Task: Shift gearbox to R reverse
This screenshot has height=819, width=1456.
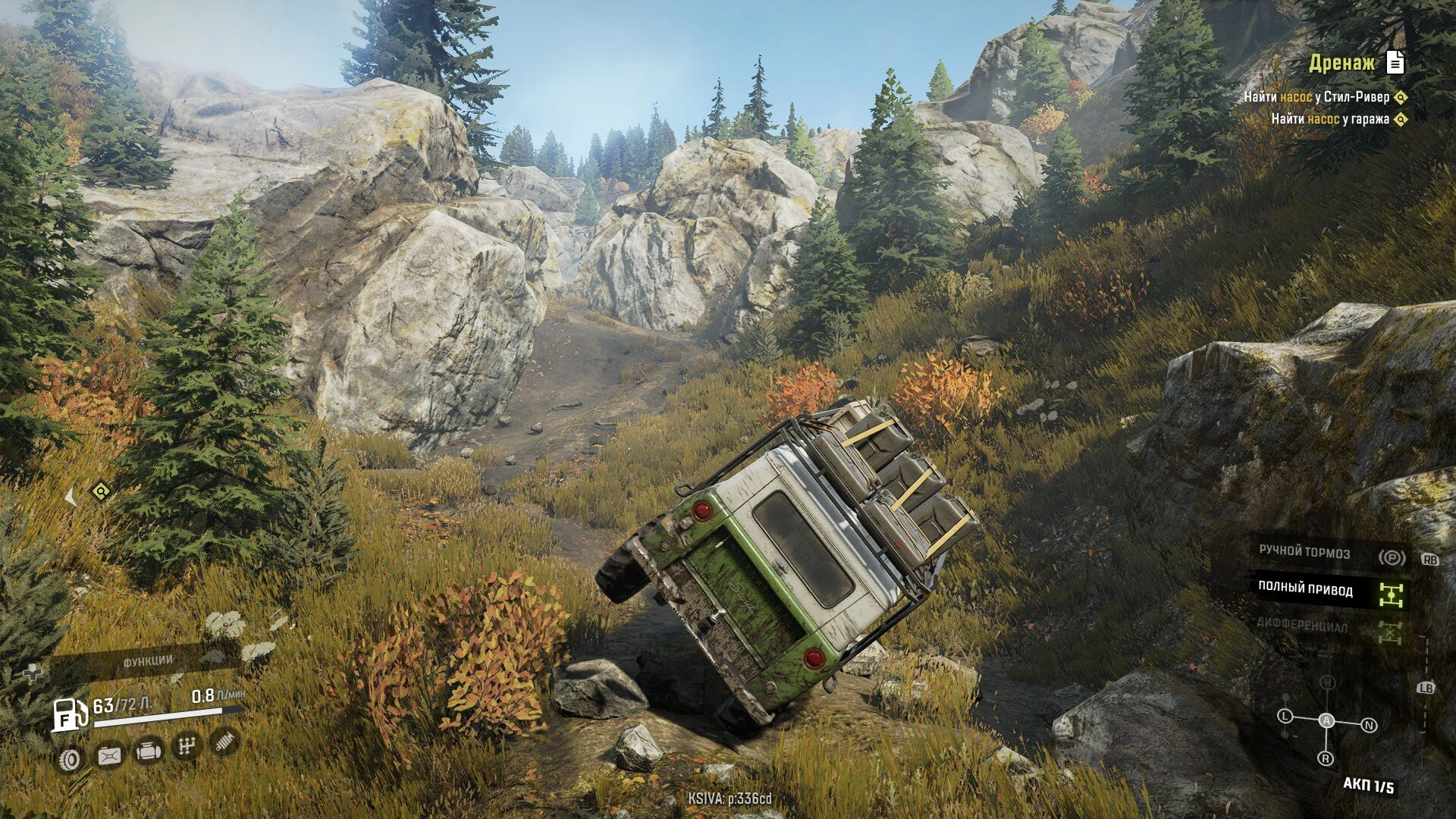Action: (x=1326, y=758)
